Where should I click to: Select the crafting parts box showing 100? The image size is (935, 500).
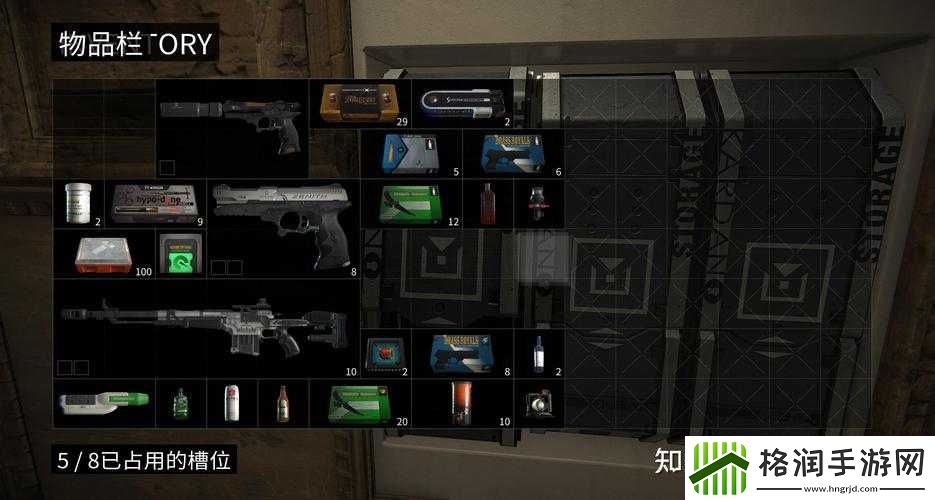point(103,253)
